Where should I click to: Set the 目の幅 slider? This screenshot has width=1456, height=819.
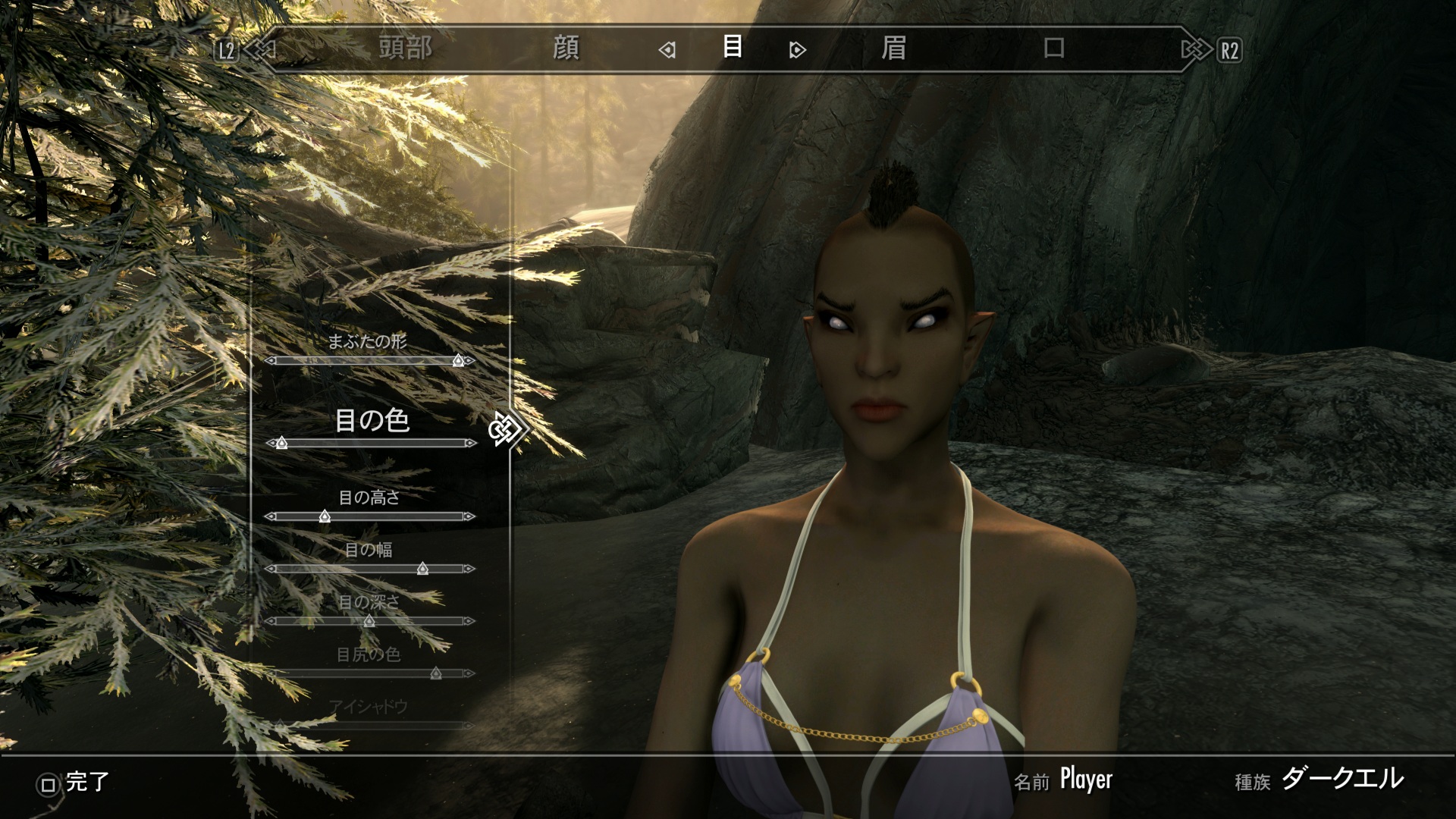click(422, 569)
